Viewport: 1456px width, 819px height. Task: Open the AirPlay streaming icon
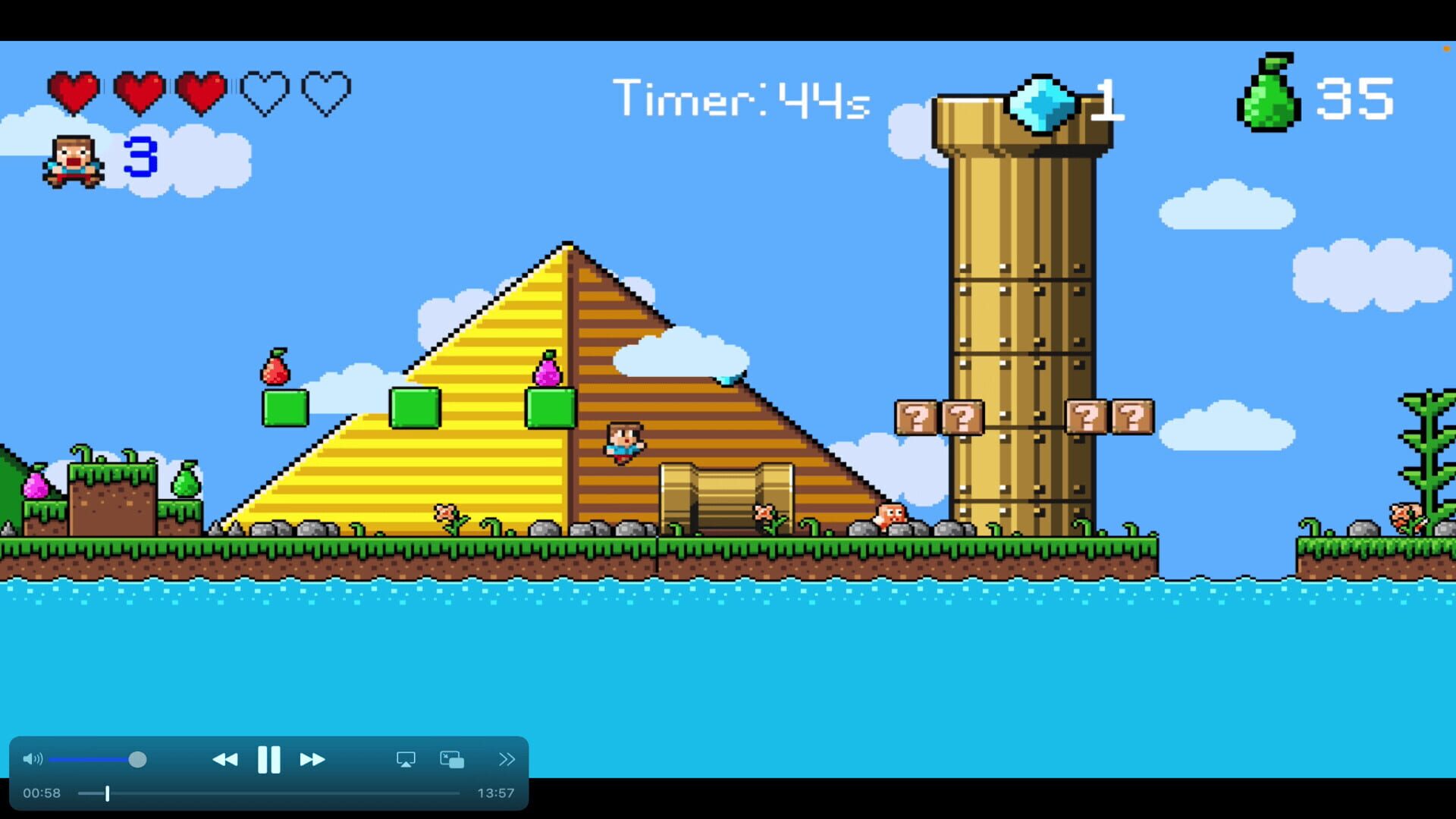point(407,759)
